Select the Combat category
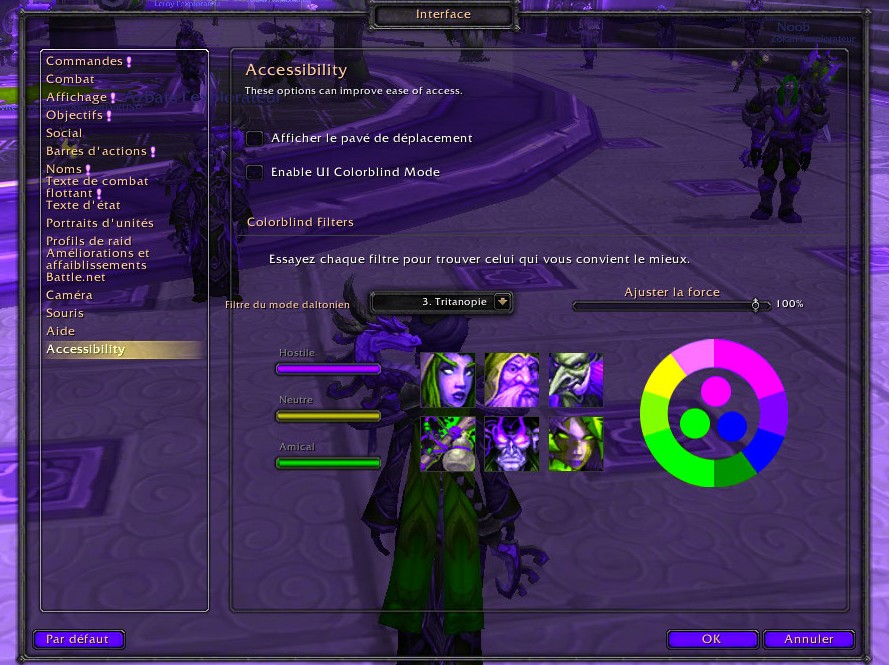This screenshot has width=889, height=665. coord(70,79)
